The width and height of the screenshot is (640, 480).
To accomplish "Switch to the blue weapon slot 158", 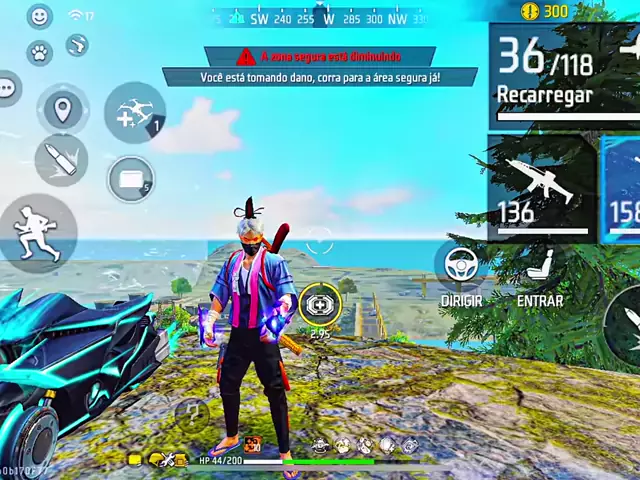I will click(x=622, y=188).
